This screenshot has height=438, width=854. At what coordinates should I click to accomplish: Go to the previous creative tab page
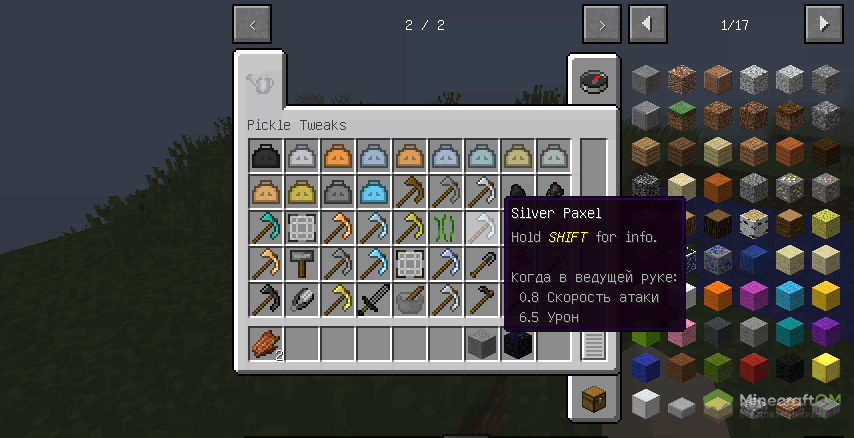251,25
